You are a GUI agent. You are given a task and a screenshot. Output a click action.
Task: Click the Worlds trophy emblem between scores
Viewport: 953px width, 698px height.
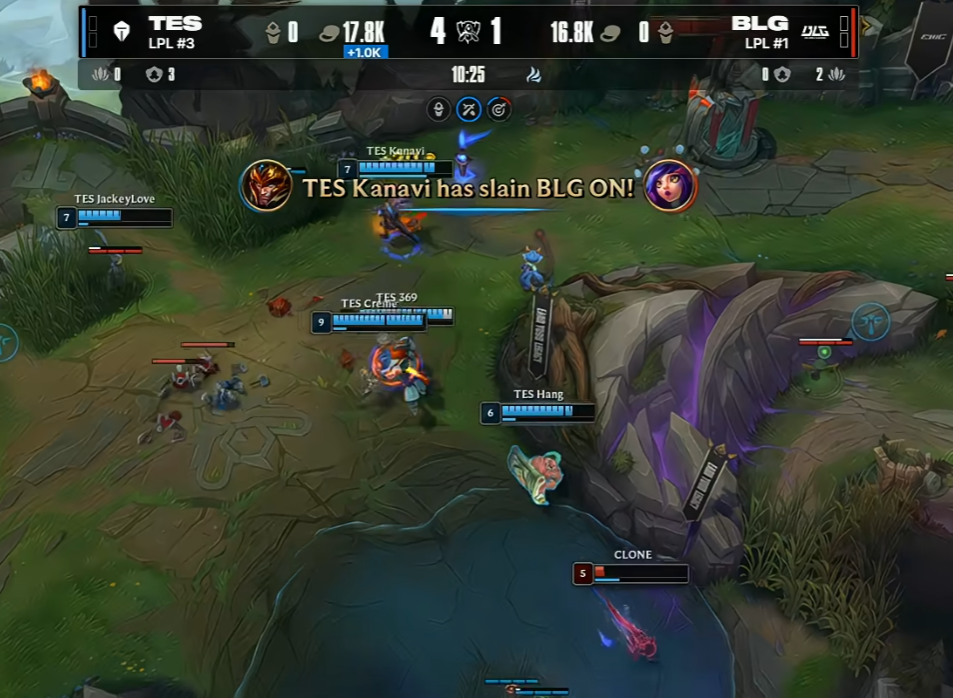click(468, 32)
